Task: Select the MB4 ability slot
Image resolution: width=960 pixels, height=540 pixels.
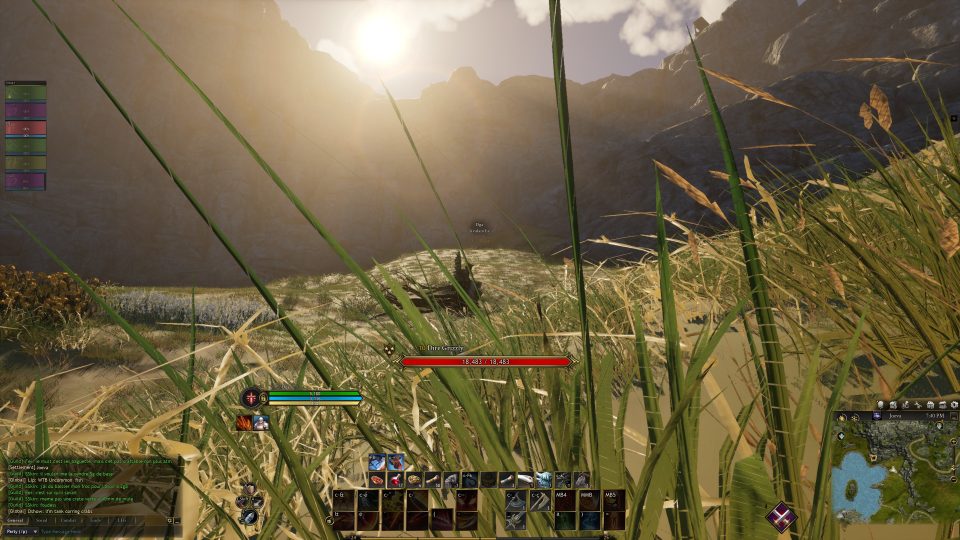Action: [565, 500]
